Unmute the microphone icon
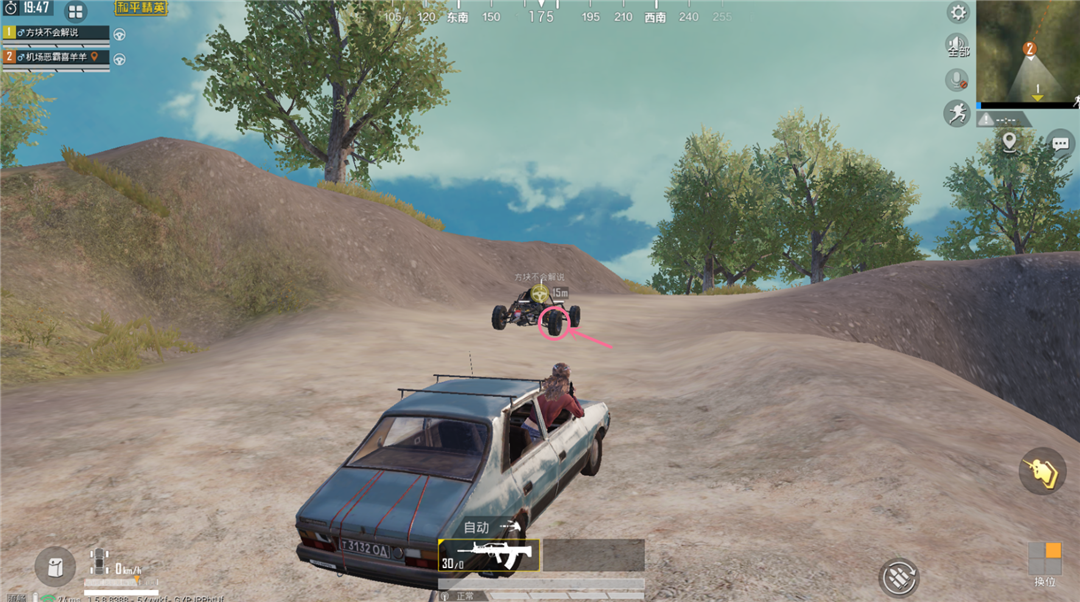1080x602 pixels. click(957, 79)
